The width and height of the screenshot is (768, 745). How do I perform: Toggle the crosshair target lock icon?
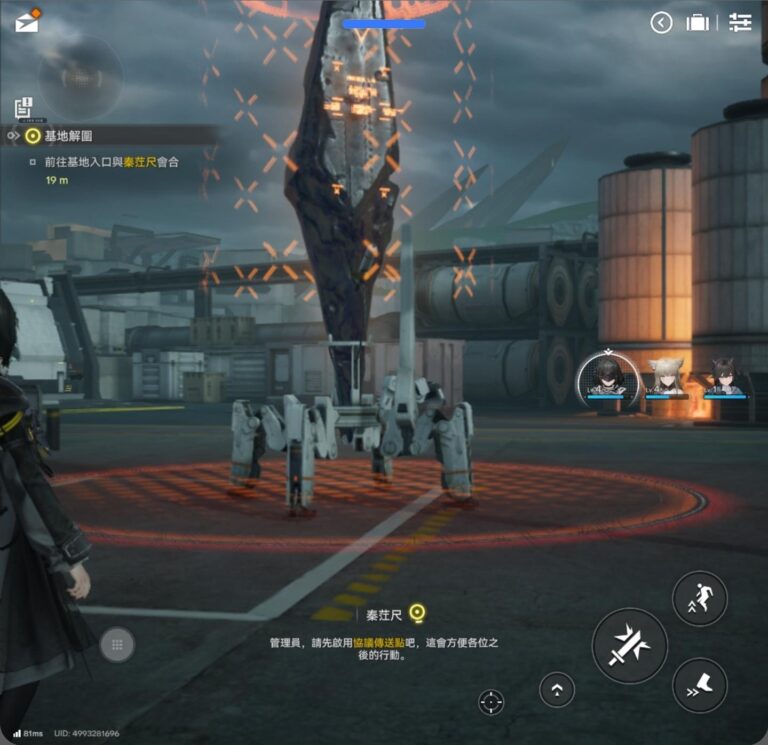(x=491, y=702)
